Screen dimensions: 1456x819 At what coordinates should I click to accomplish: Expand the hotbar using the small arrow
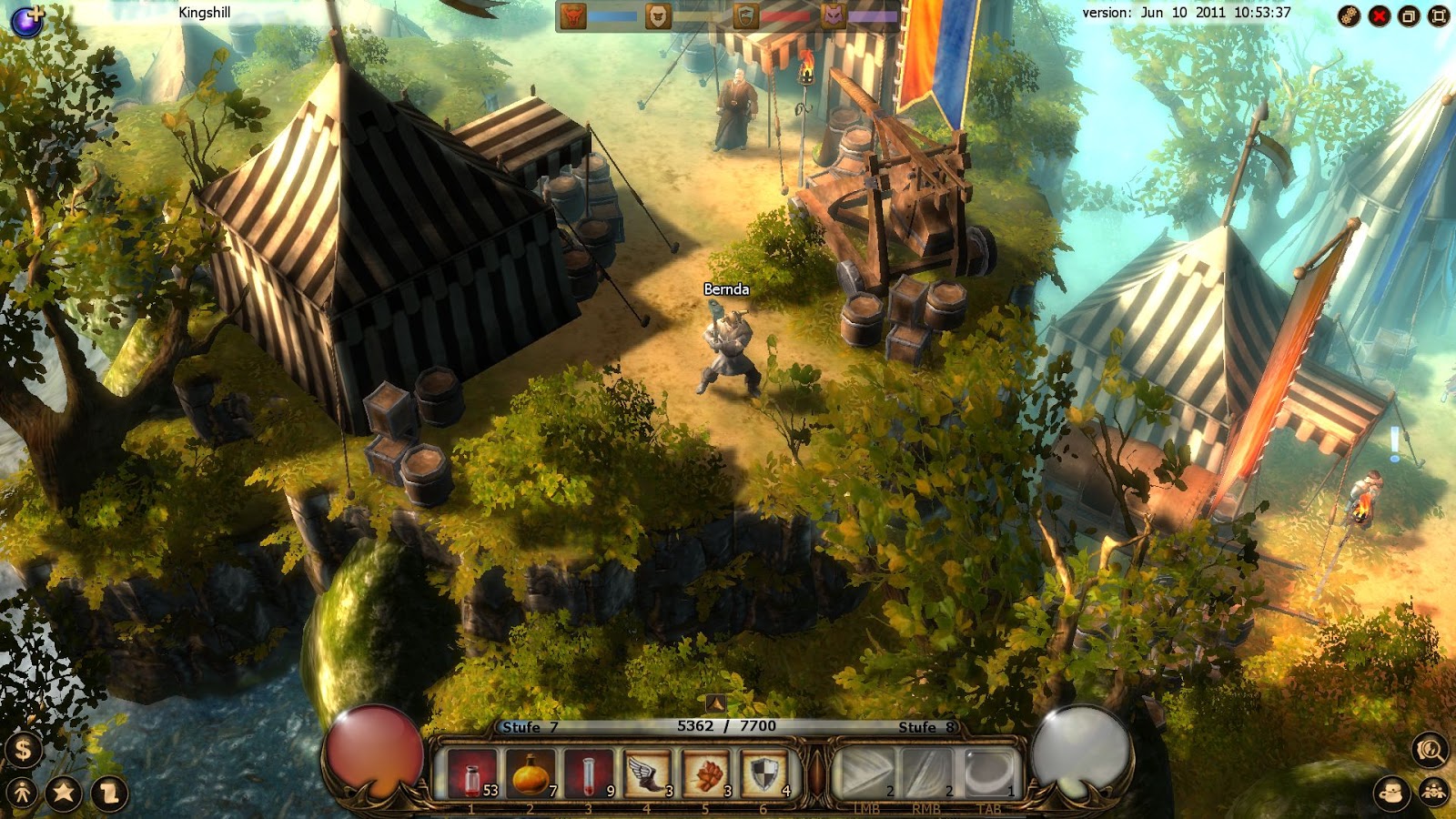(718, 703)
